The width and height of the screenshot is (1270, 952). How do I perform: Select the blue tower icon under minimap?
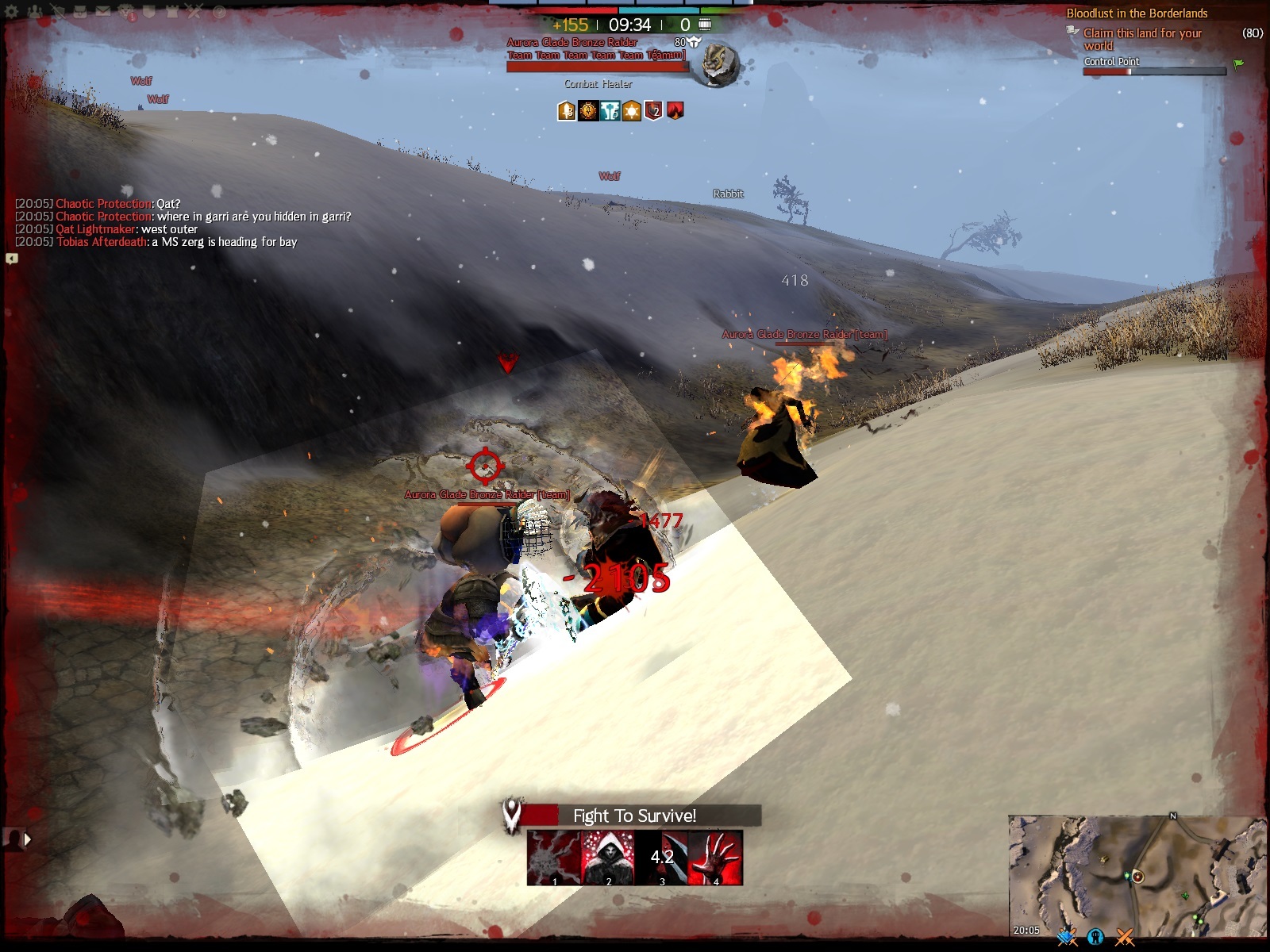point(1095,938)
